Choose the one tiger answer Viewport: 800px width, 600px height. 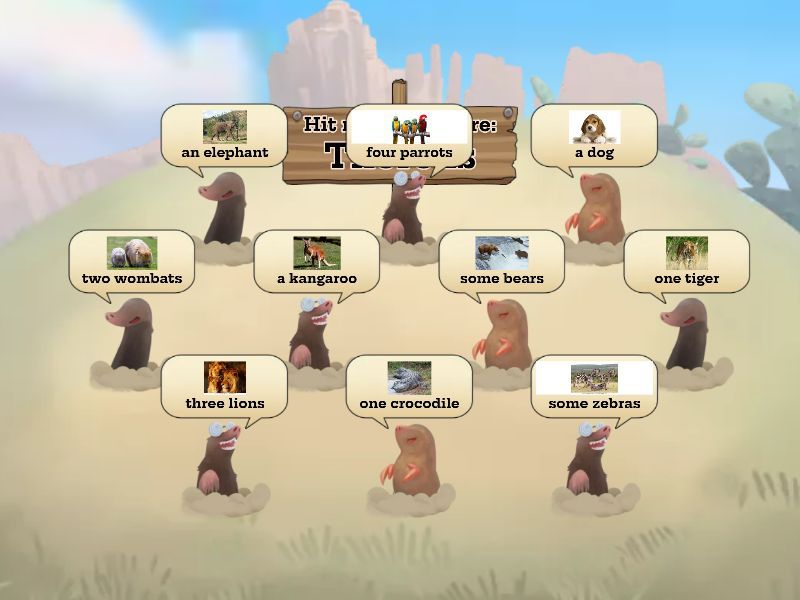click(x=686, y=261)
